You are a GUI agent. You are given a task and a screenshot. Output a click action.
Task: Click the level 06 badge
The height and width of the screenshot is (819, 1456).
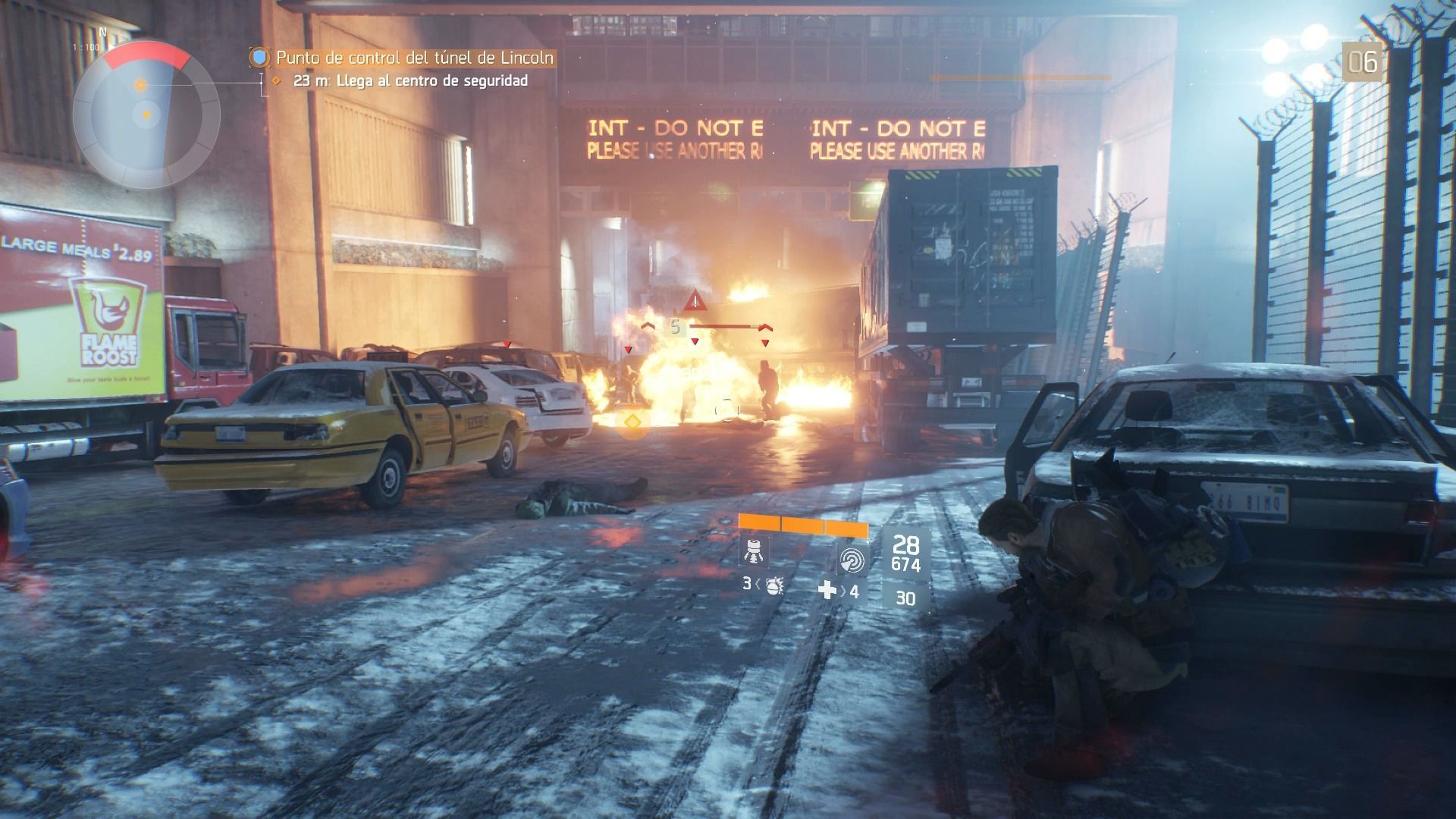(1362, 61)
